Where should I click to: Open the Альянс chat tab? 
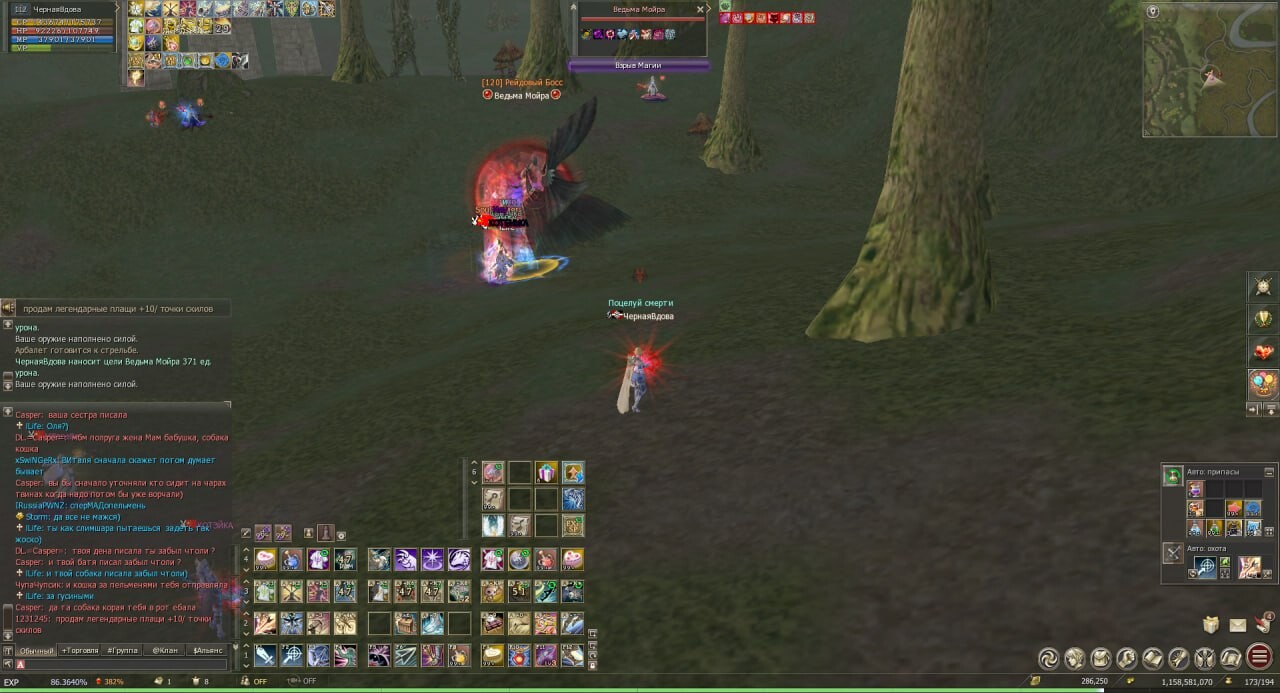coord(208,650)
